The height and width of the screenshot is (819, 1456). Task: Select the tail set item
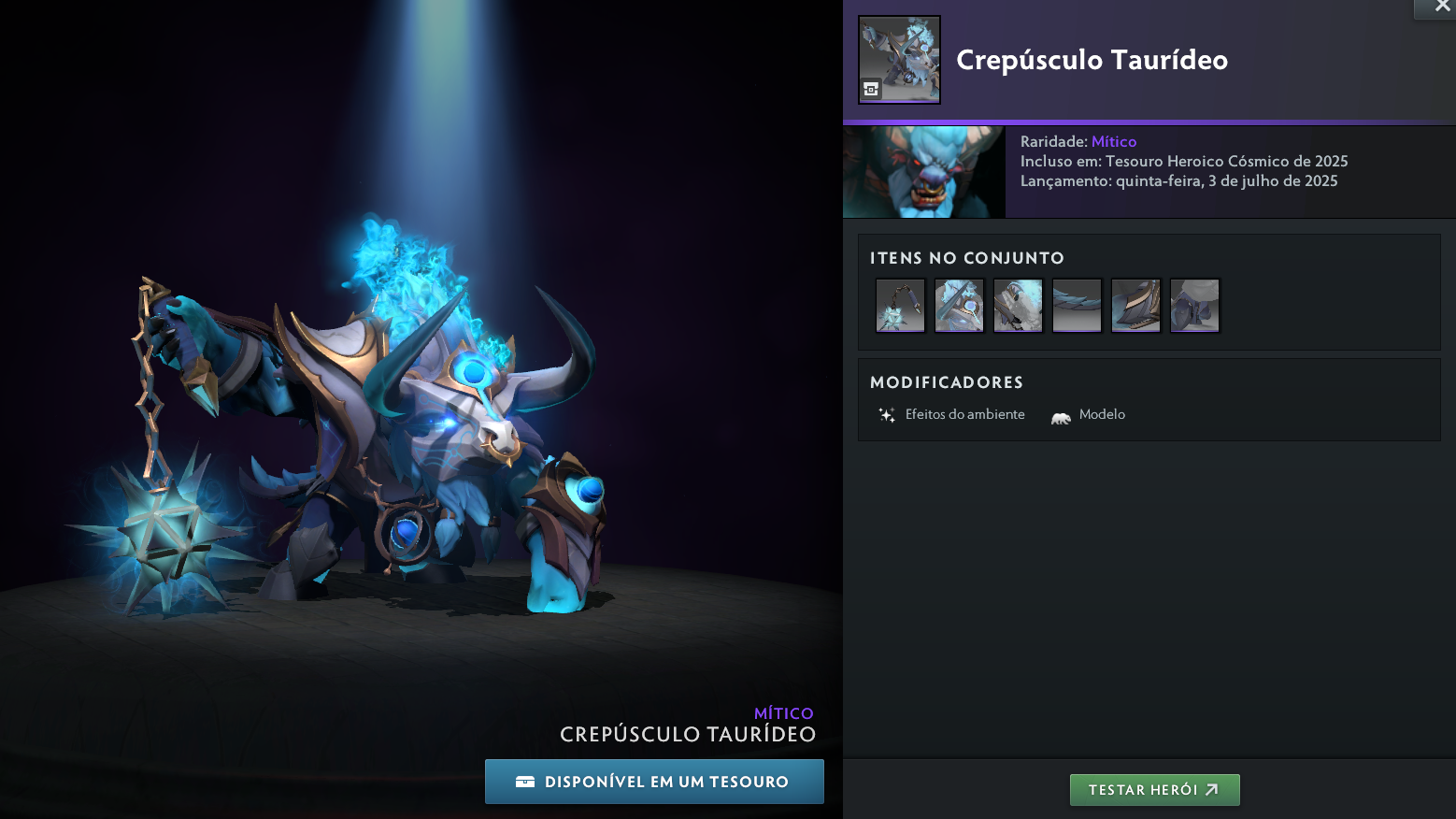1077,305
